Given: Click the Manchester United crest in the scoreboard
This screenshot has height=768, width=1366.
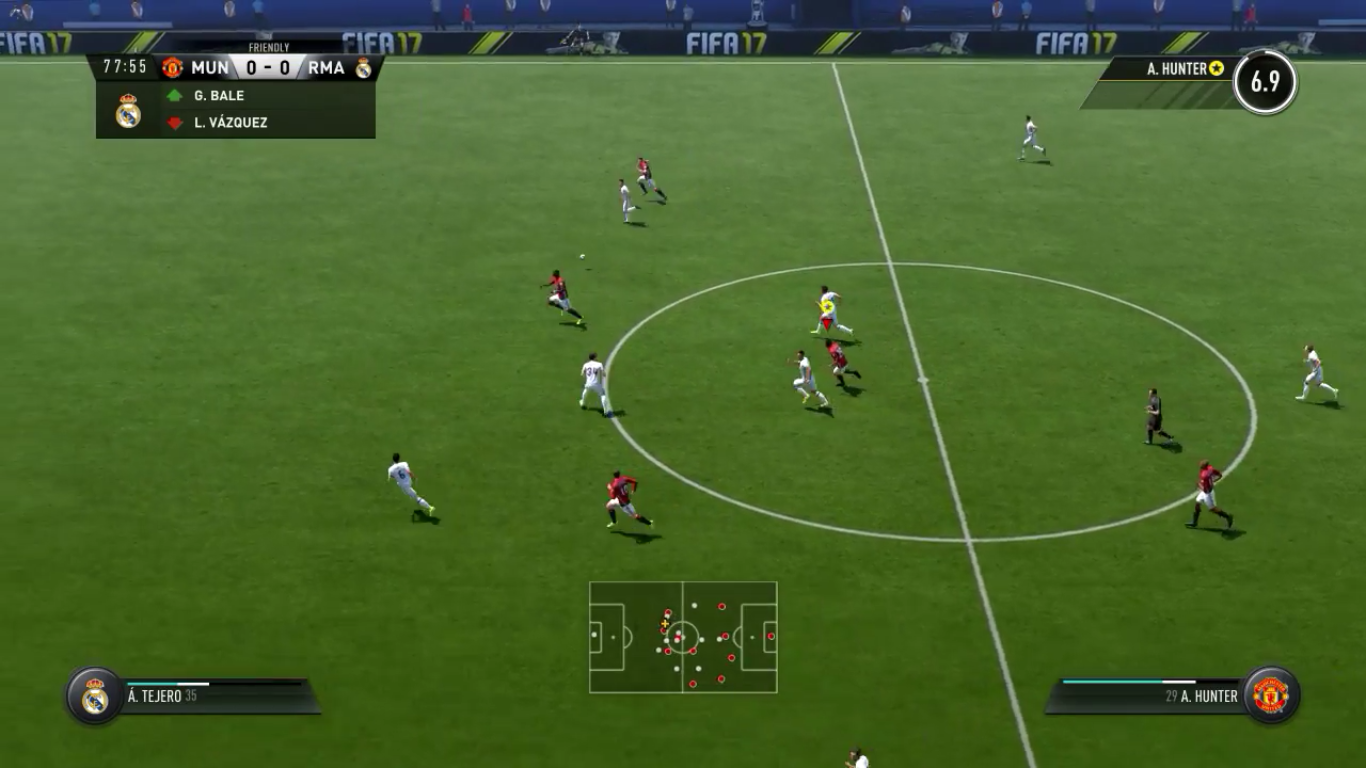Looking at the screenshot, I should [173, 68].
